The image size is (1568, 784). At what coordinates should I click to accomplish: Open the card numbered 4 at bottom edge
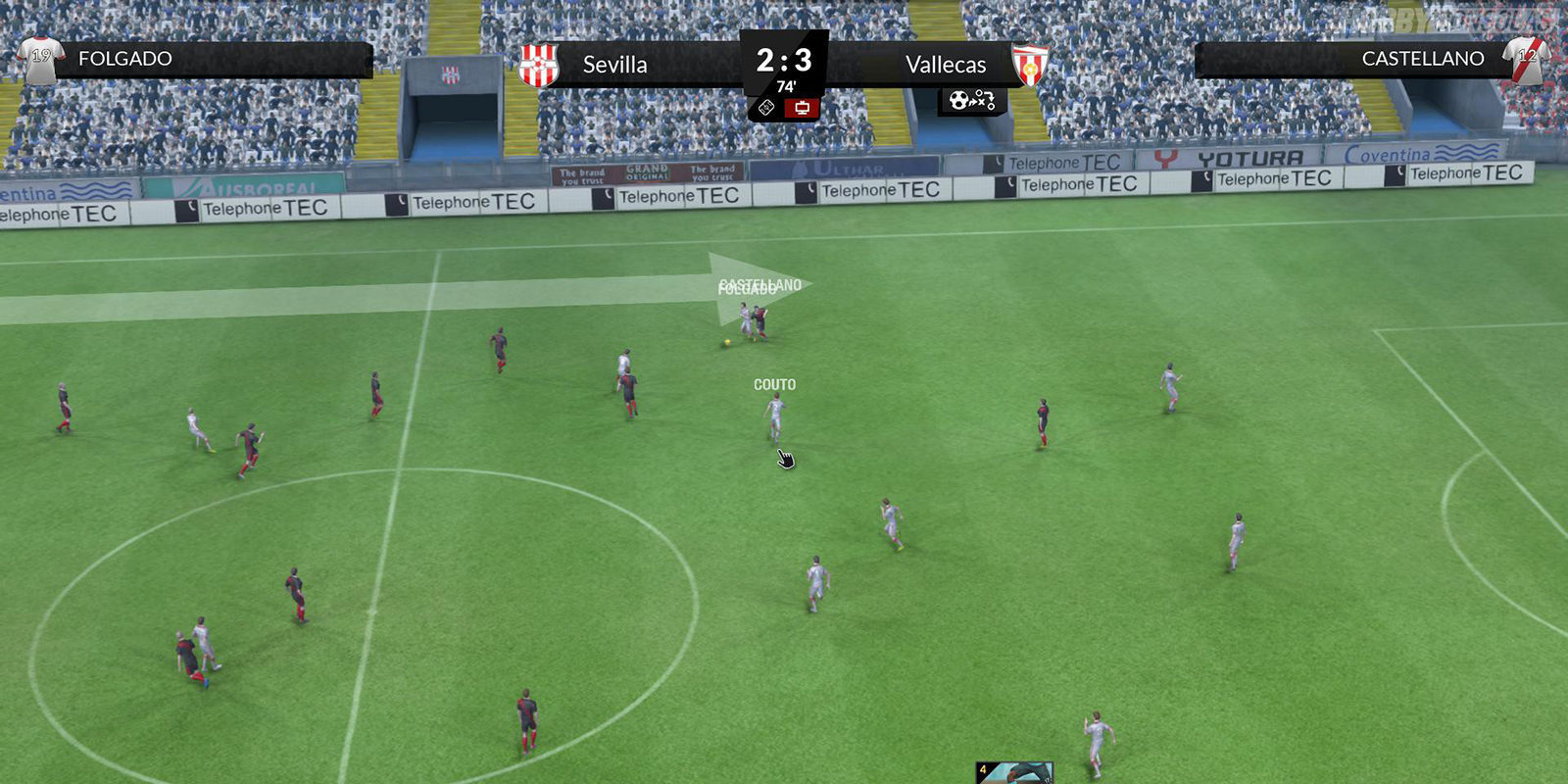1014,772
